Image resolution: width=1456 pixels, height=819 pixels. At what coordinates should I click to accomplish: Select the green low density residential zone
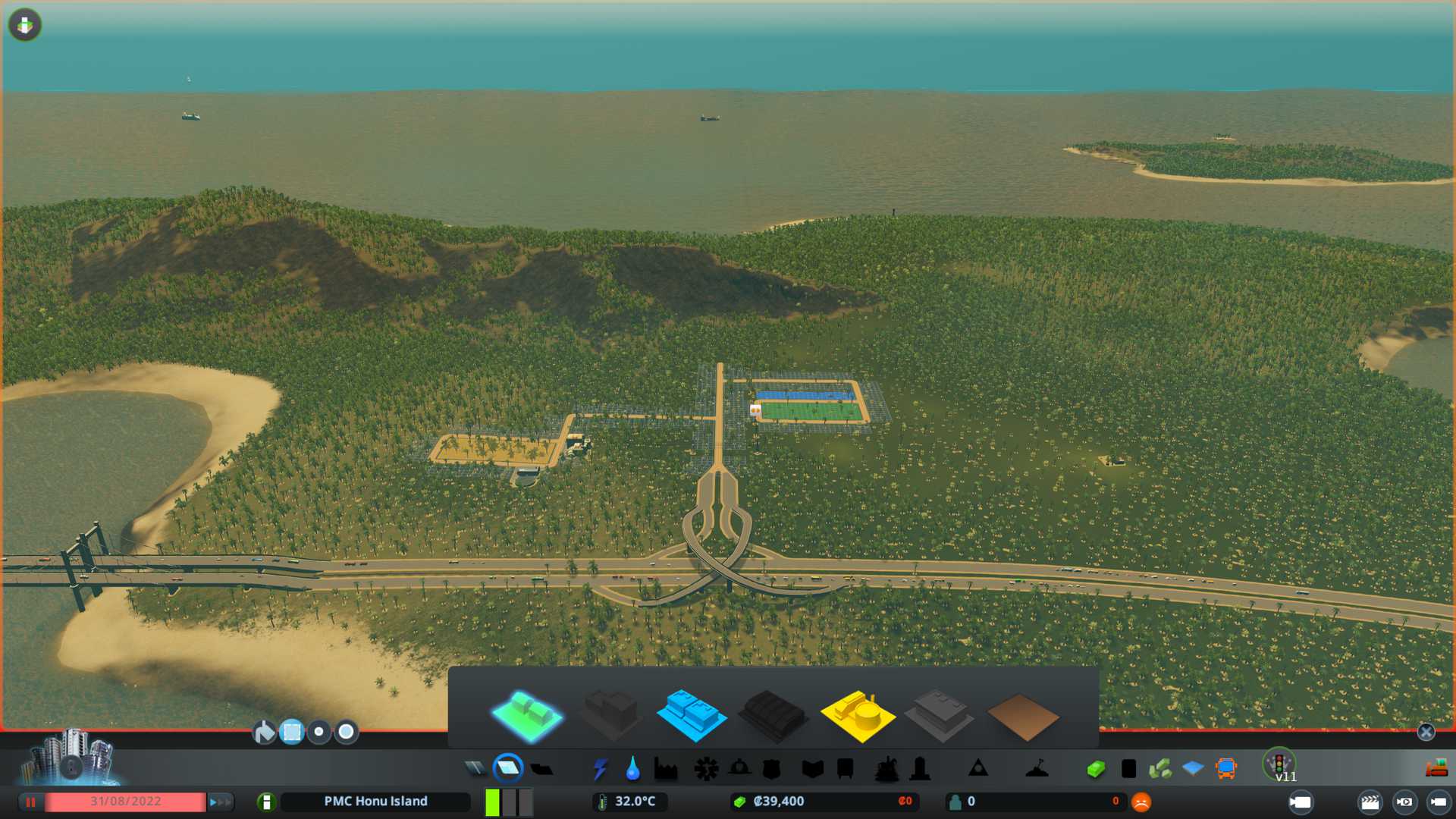pos(527,715)
